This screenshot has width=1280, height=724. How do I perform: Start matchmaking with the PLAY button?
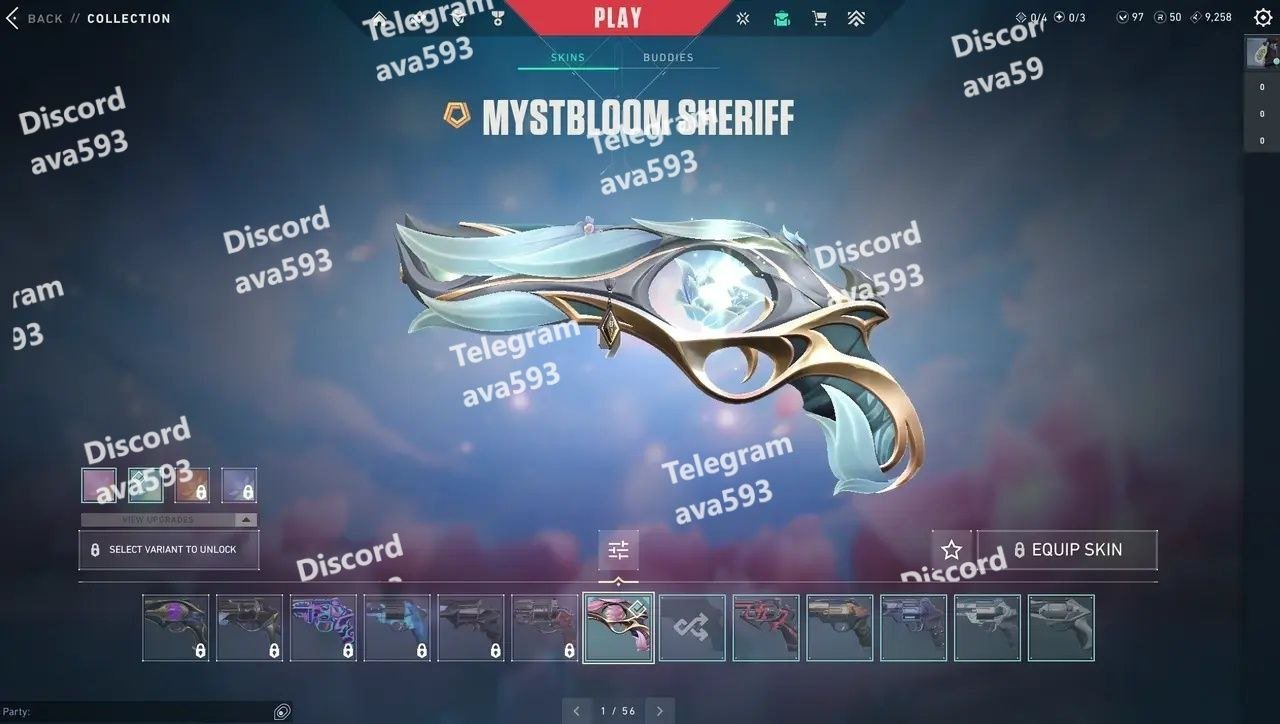coord(617,18)
